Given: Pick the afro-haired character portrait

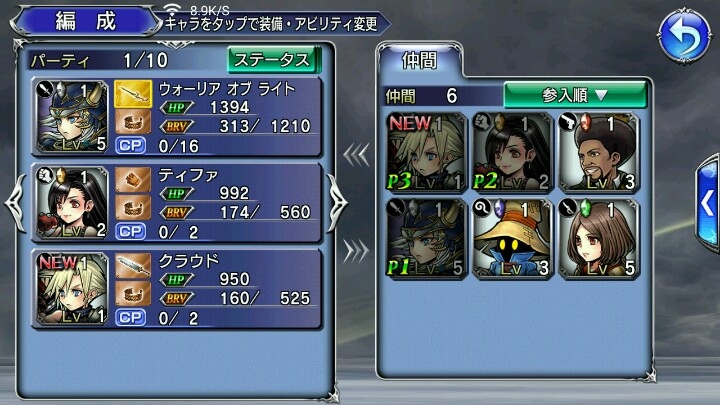Looking at the screenshot, I should 597,153.
